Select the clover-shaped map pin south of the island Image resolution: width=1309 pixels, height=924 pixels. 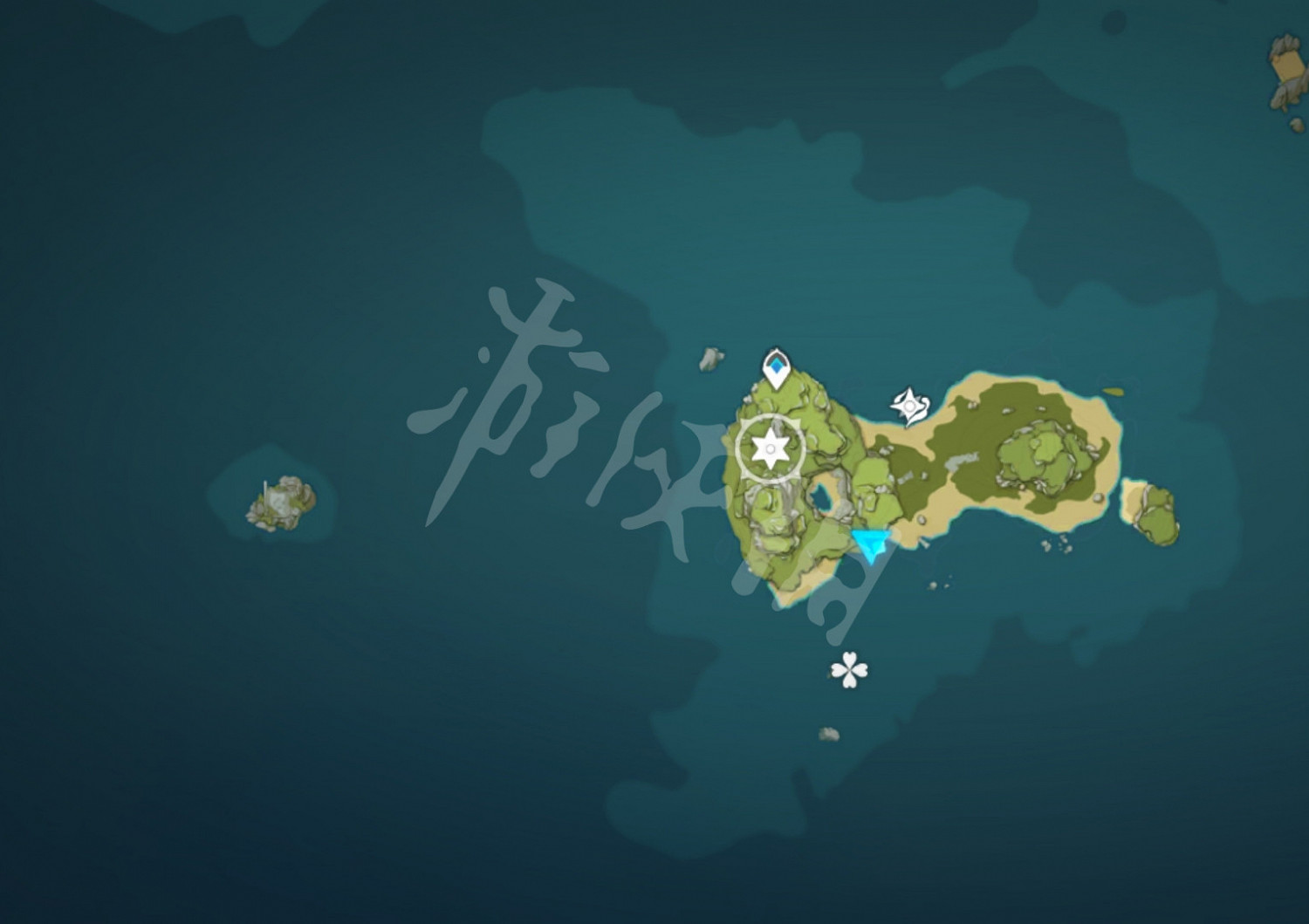point(847,668)
